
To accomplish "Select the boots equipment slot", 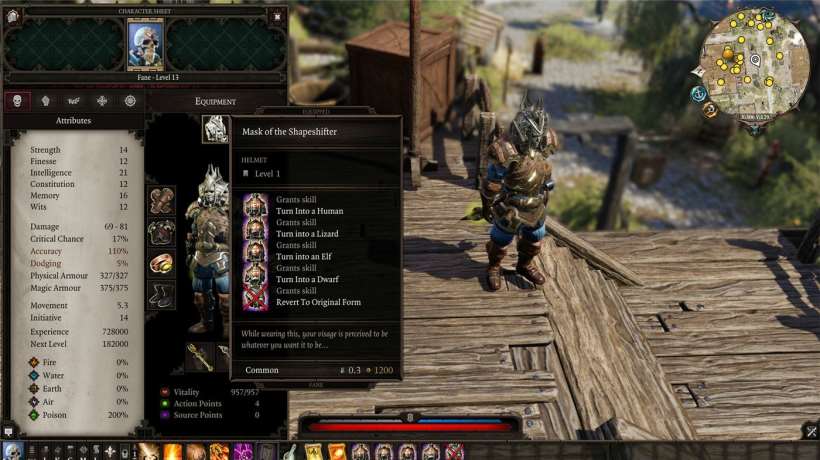I will point(162,294).
